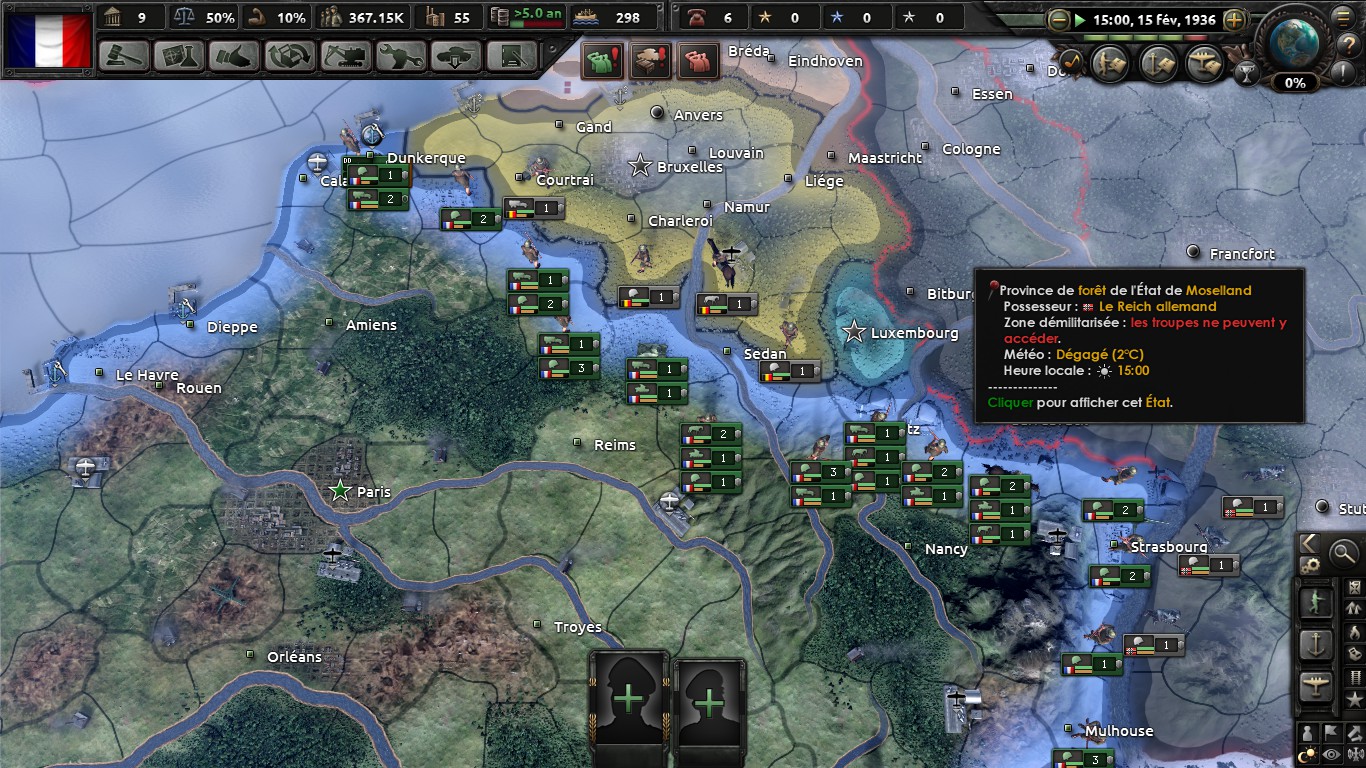Open the crane construction menu
1366x768 pixels.
(345, 55)
